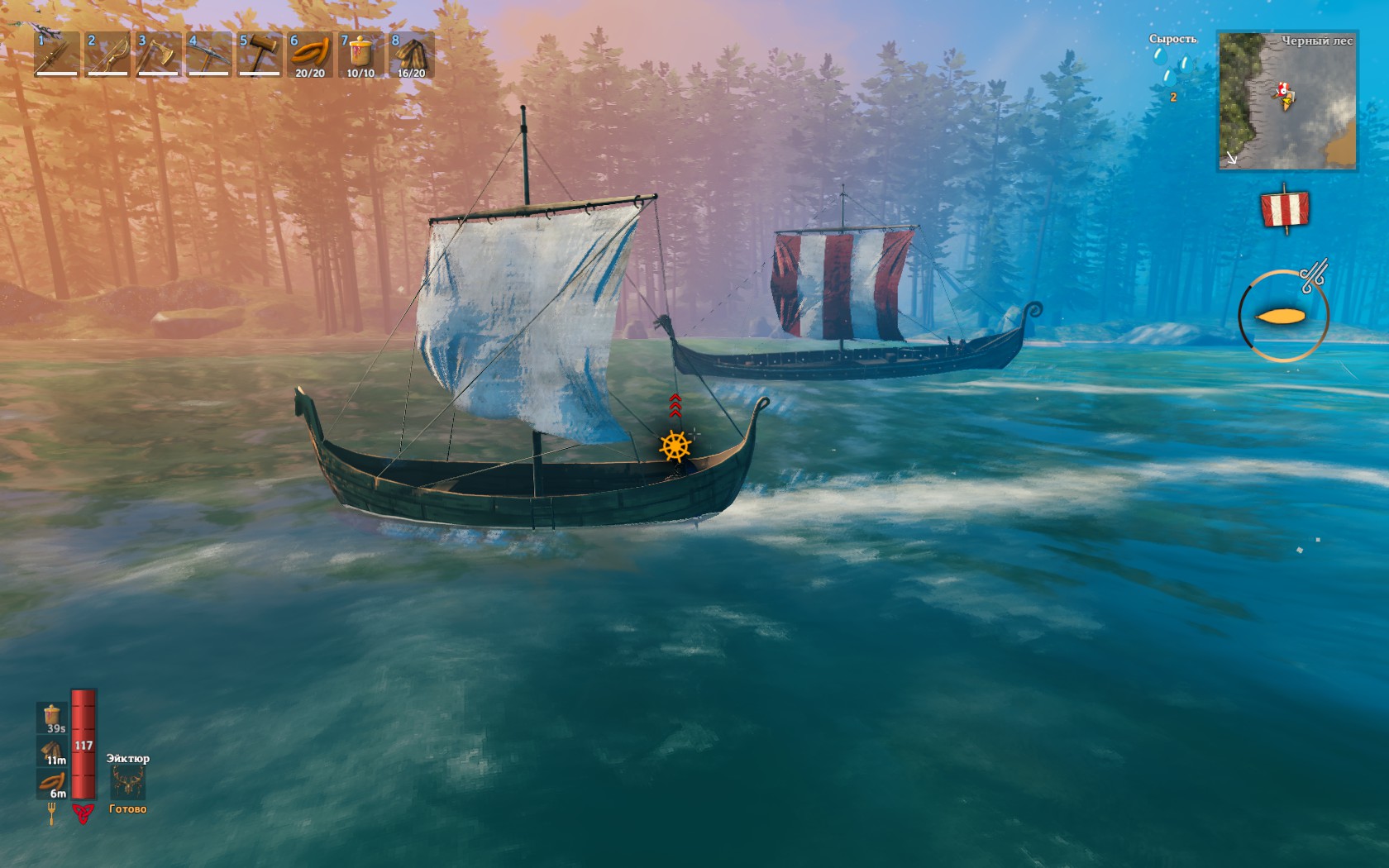
Task: Choose the axe in hotbar slot 3
Action: [158, 55]
